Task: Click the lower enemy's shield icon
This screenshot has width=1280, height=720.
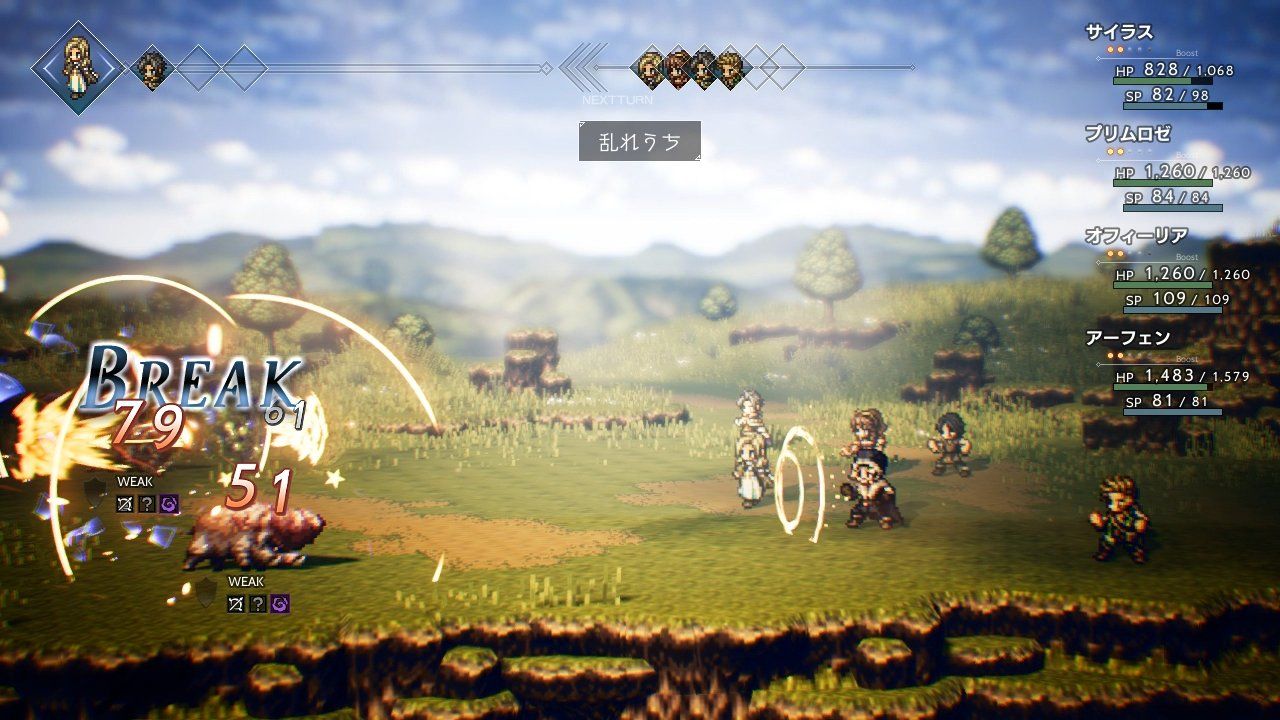Action: click(x=205, y=593)
